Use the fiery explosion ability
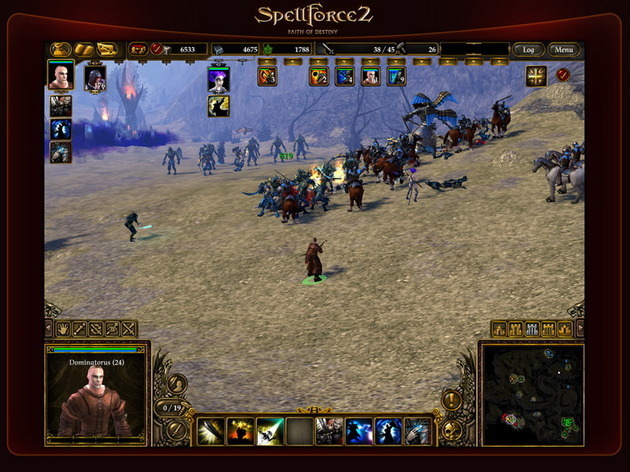630x472 pixels. [240, 431]
